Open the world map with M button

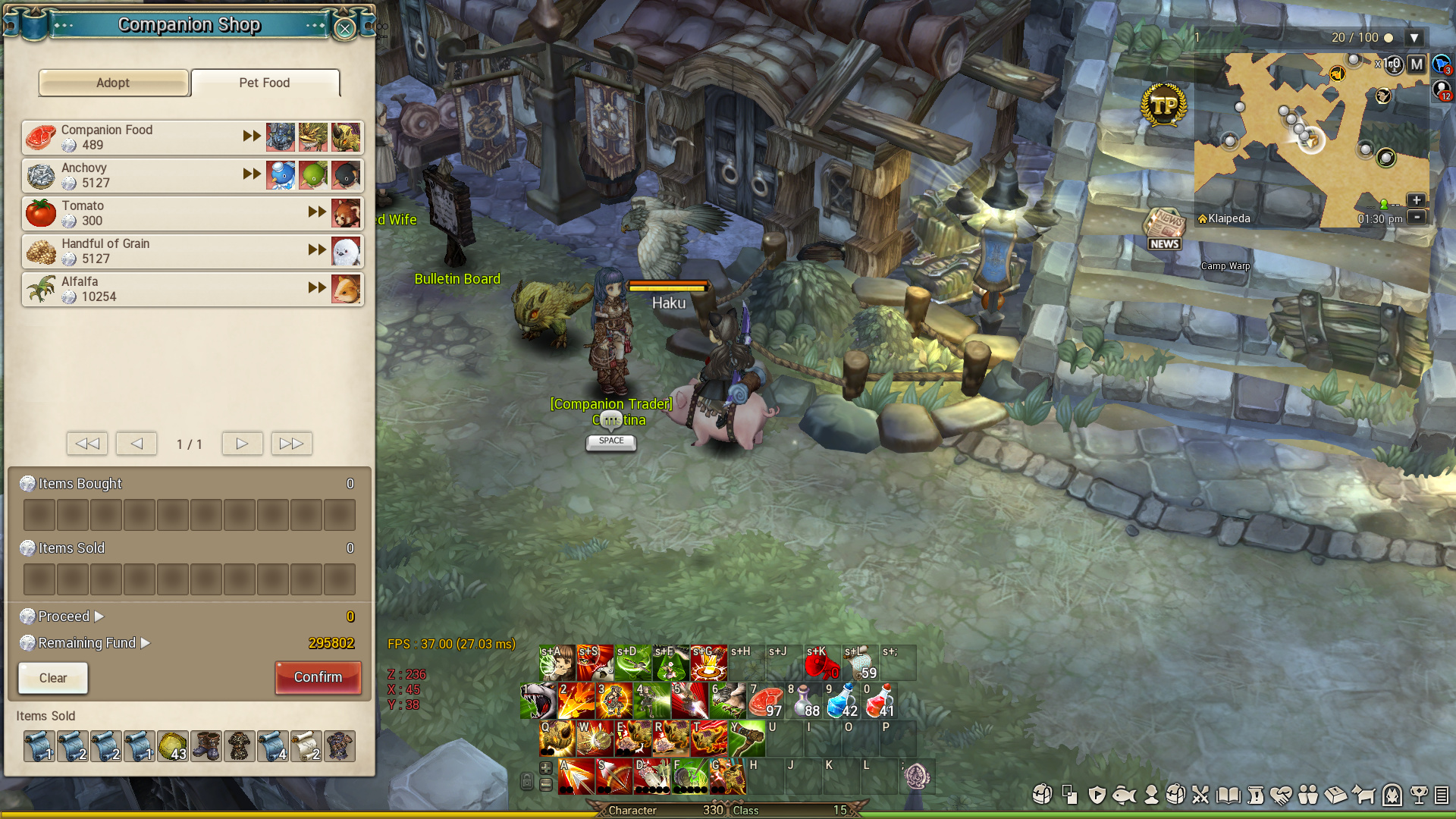1416,64
